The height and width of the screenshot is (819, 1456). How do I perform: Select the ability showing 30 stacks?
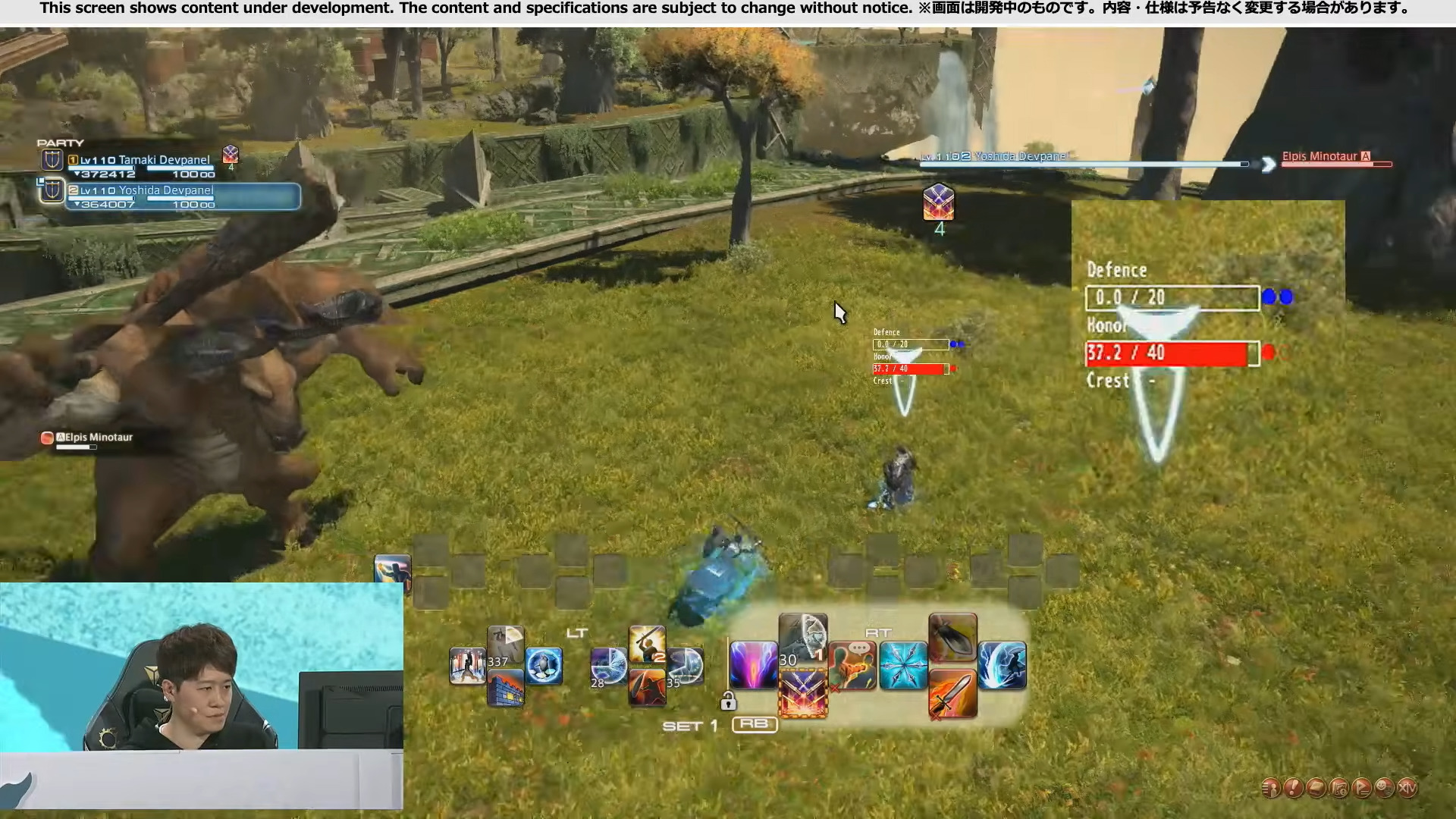804,641
